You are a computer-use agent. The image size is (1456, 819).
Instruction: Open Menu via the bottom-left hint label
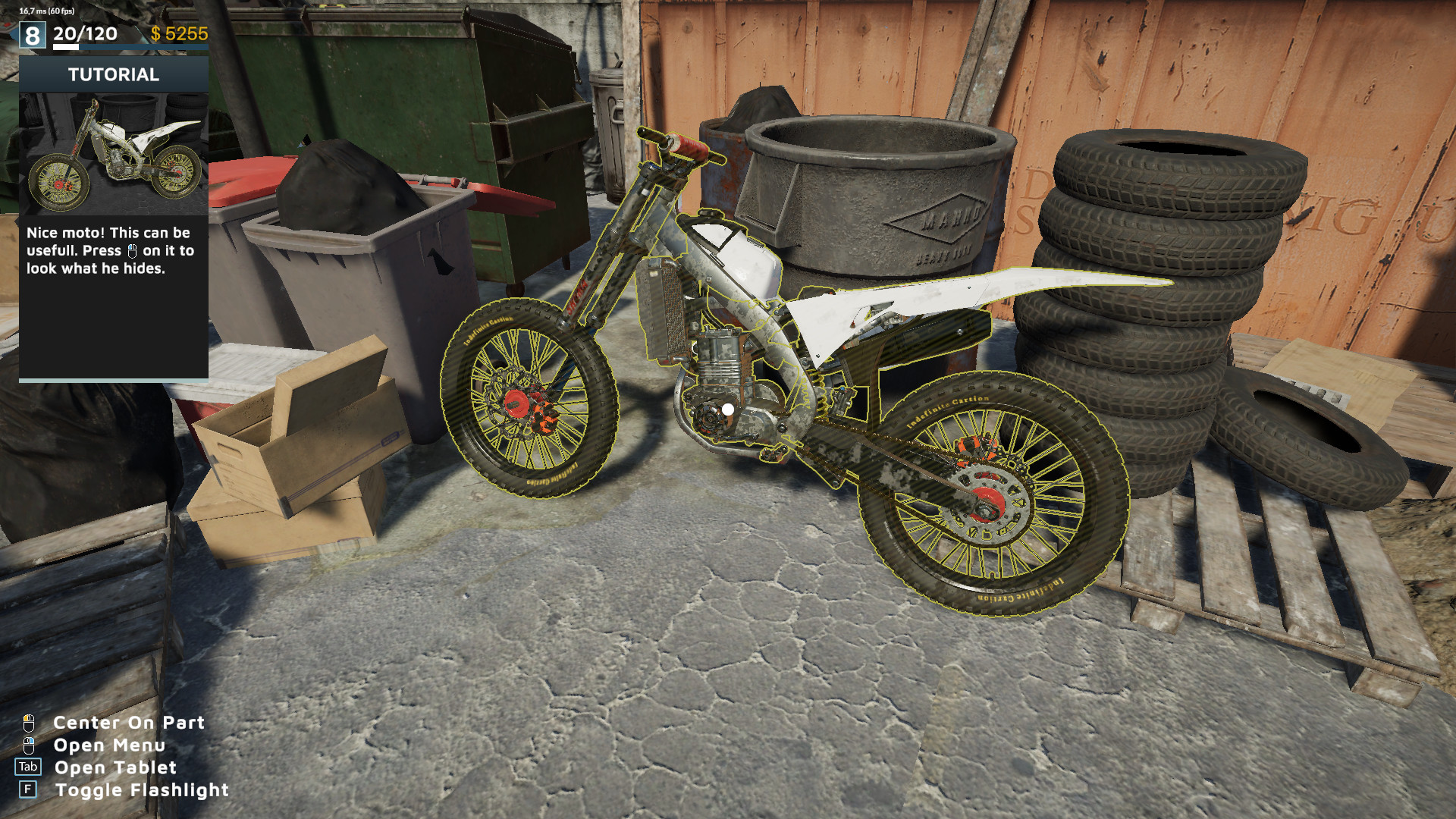point(108,745)
